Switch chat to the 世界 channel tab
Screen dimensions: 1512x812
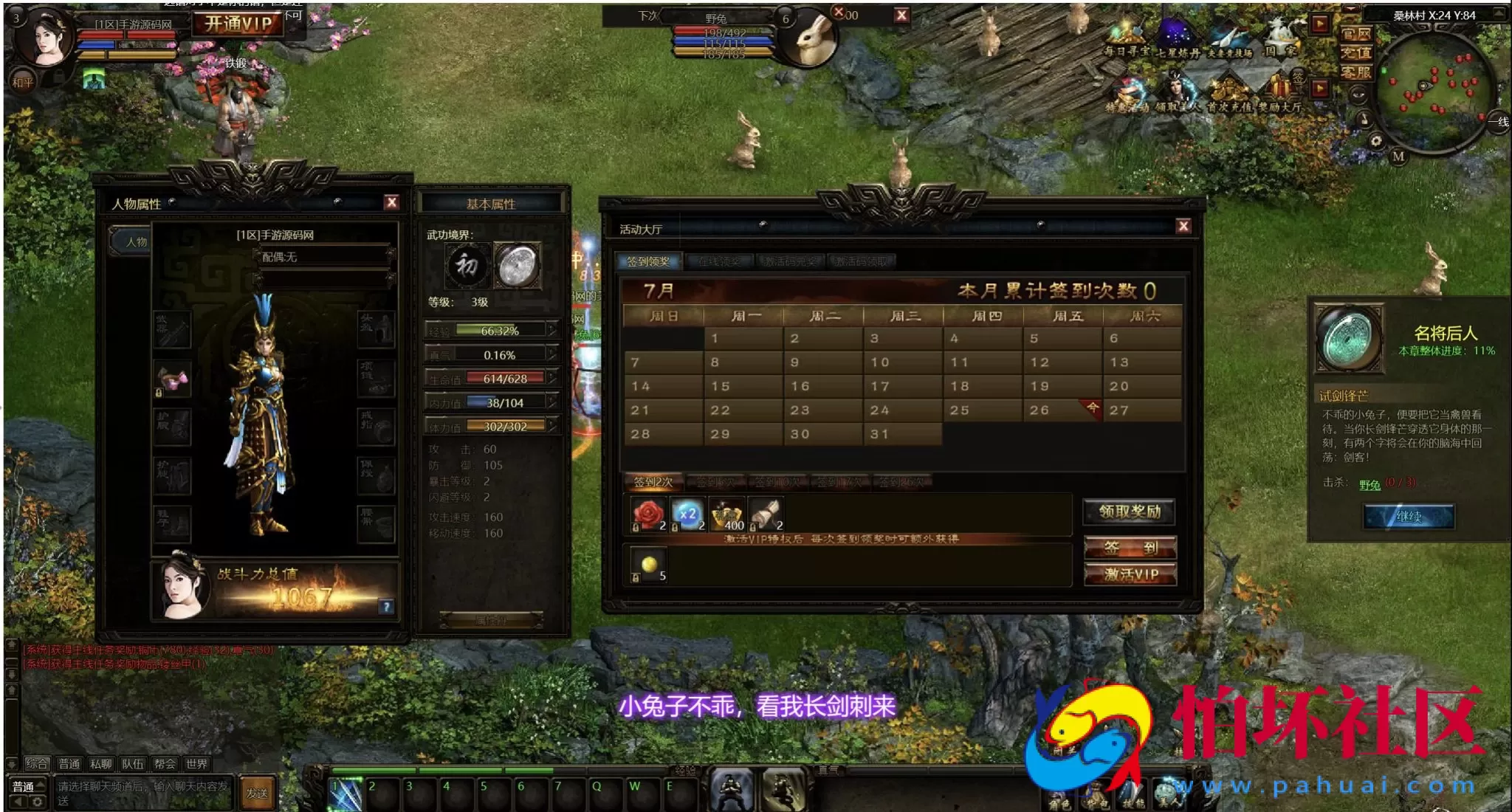(x=196, y=764)
